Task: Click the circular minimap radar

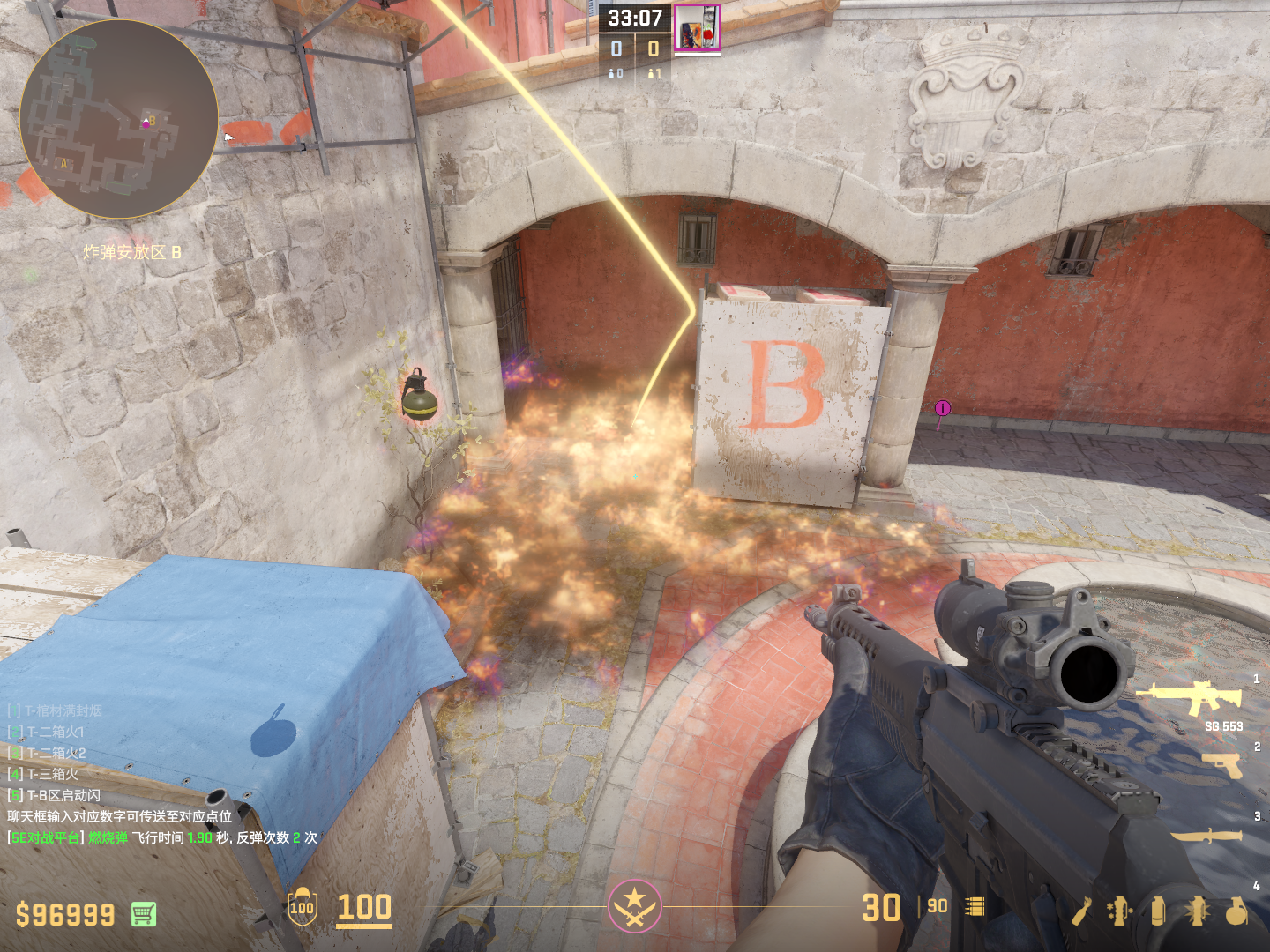Action: tap(119, 119)
